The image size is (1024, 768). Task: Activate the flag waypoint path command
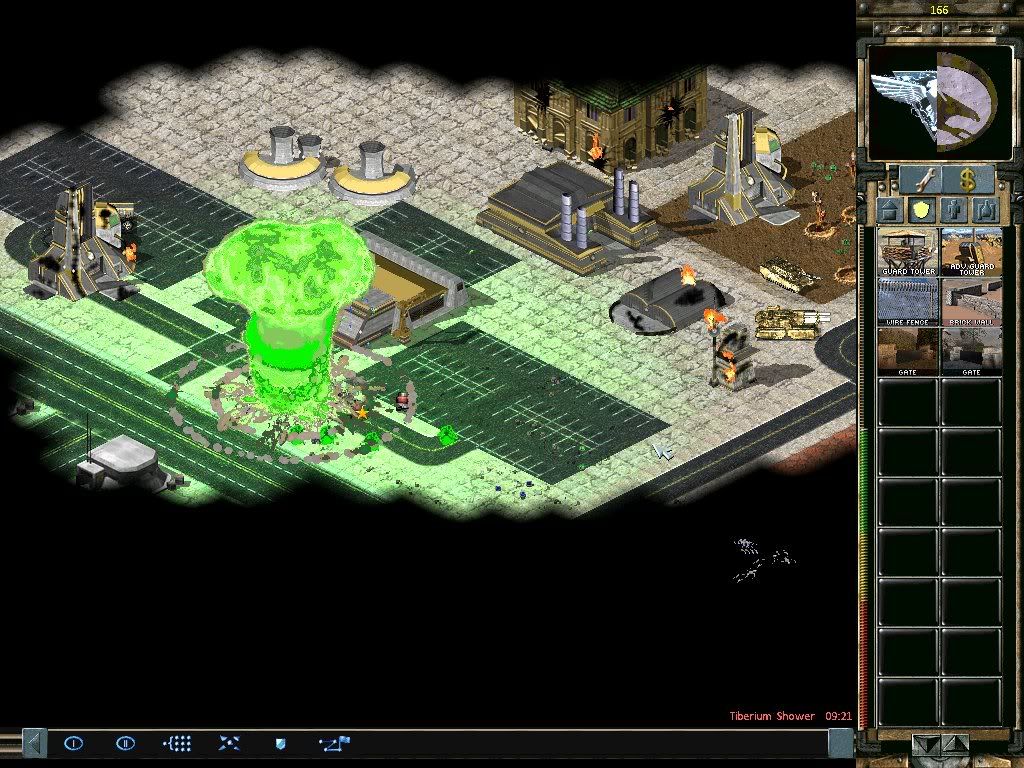[x=334, y=743]
